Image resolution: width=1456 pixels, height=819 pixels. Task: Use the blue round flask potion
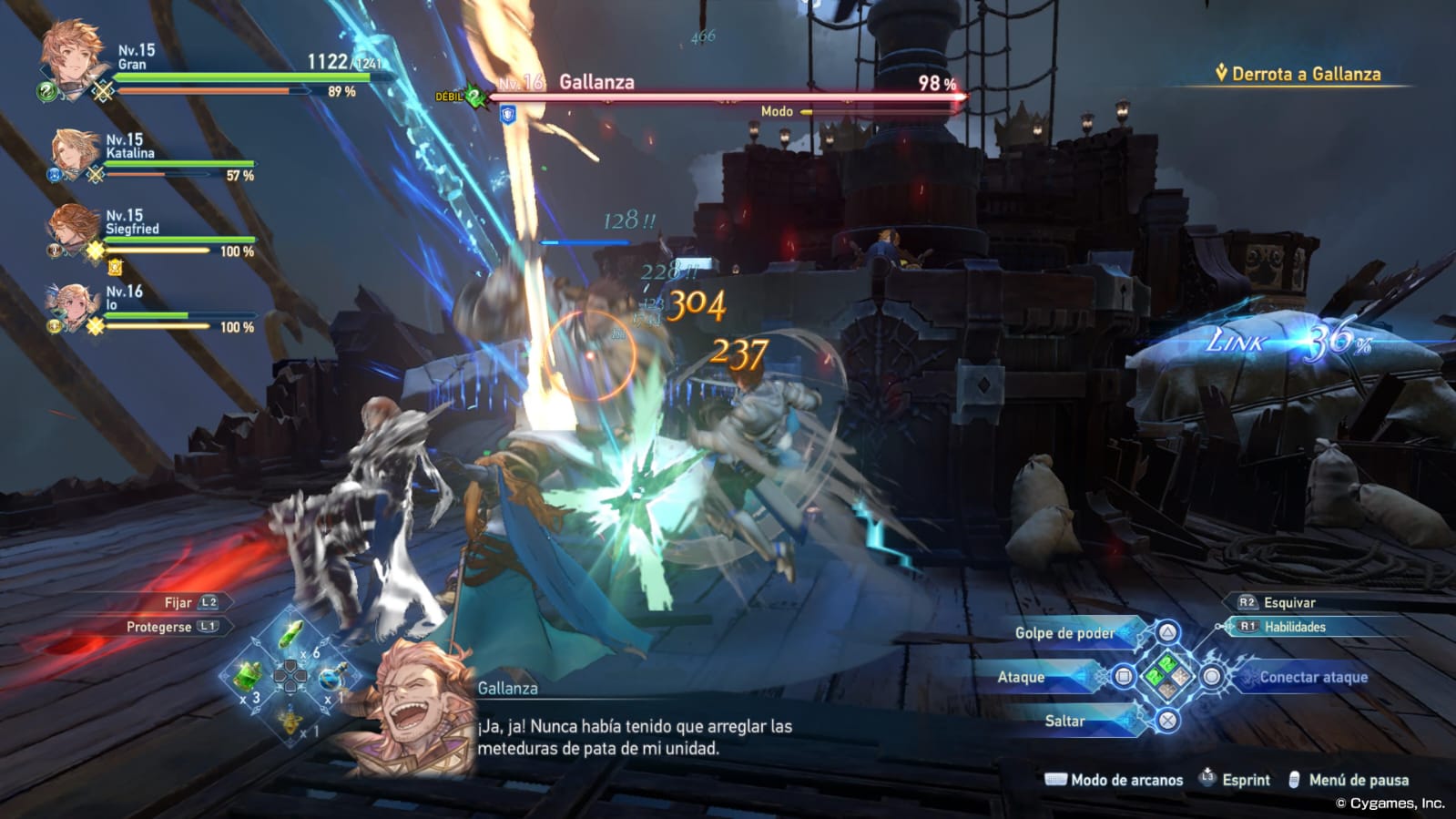point(331,678)
